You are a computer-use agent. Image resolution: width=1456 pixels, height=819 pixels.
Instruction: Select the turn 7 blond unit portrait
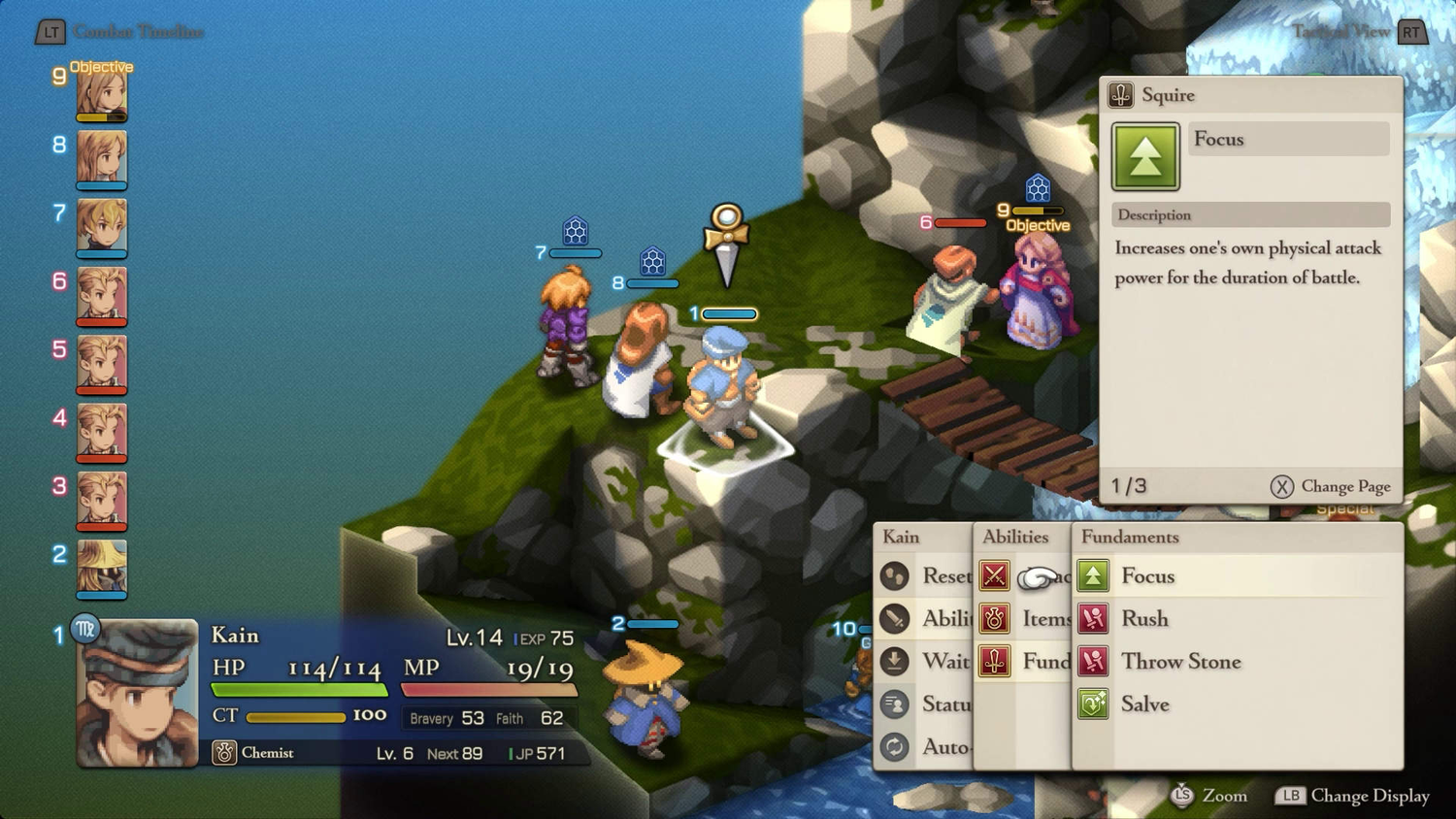point(102,227)
